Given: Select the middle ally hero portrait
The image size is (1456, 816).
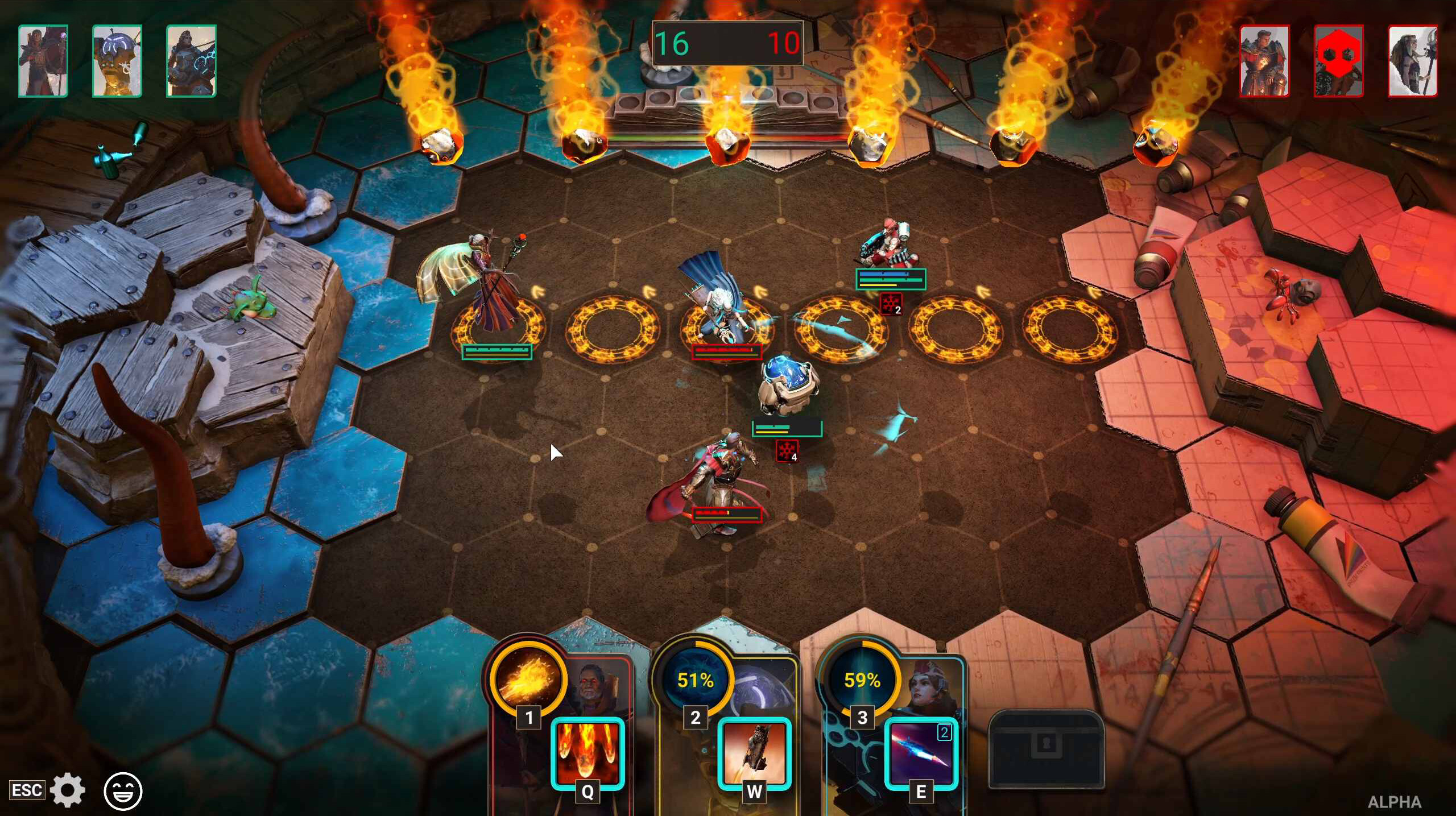Looking at the screenshot, I should [x=116, y=59].
